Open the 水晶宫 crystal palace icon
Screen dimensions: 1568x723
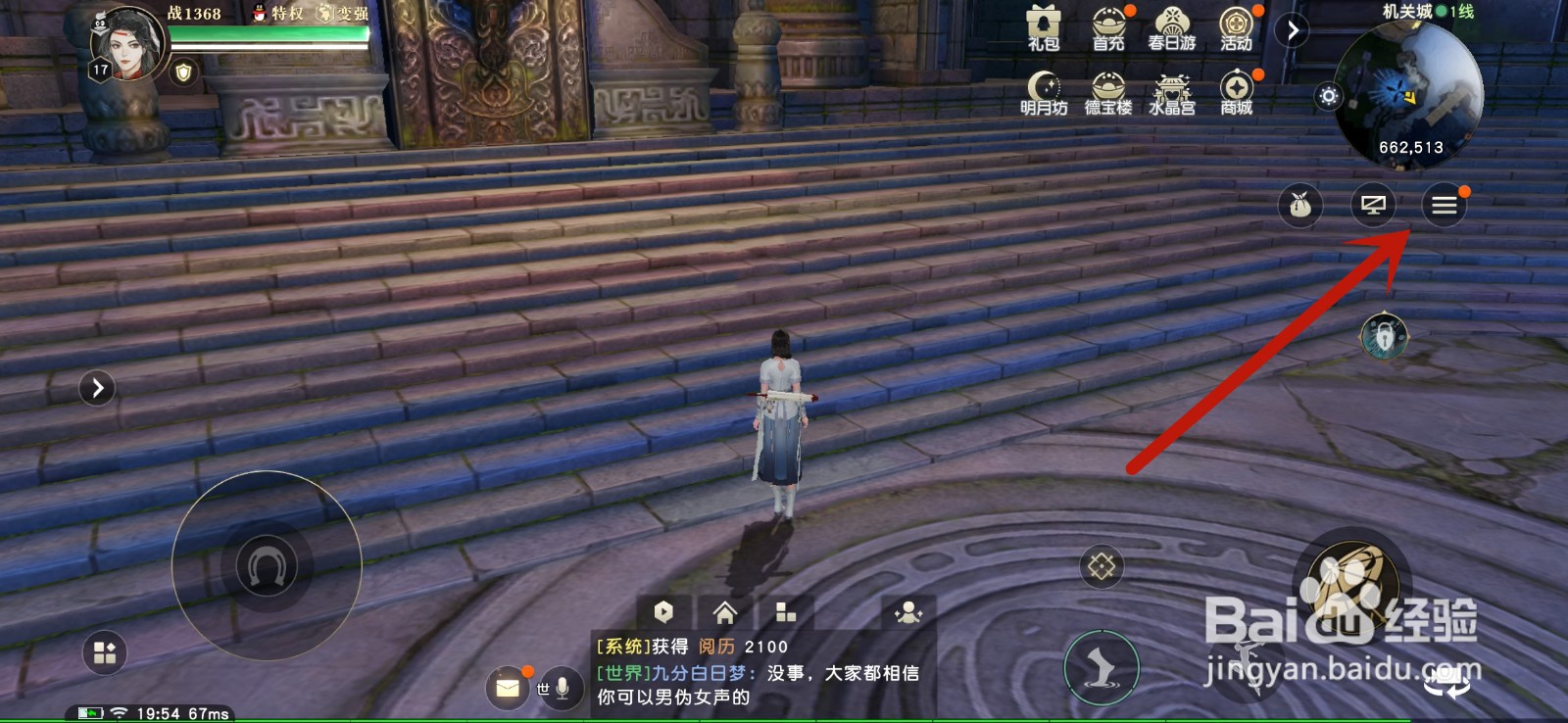(1171, 88)
